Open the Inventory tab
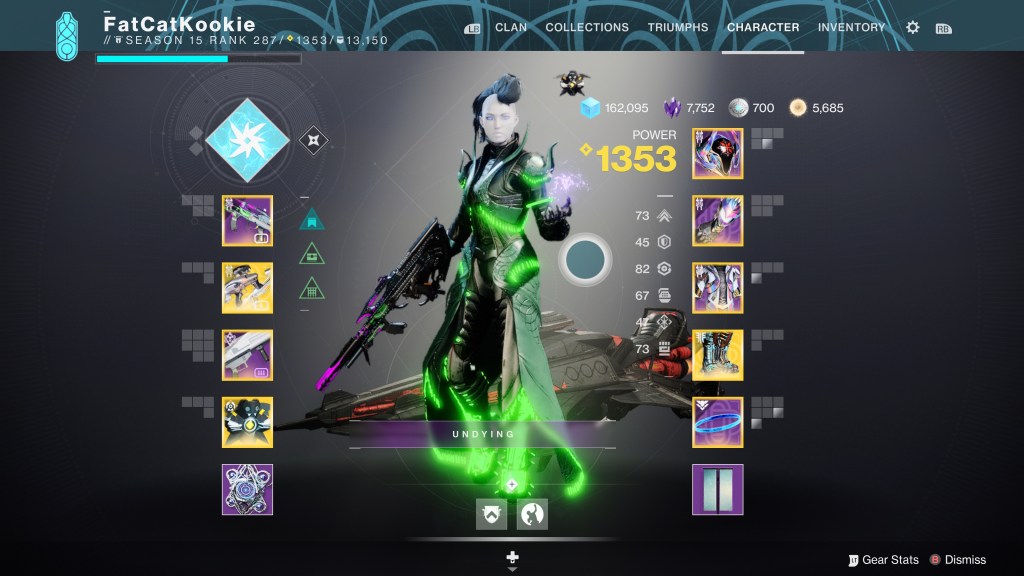This screenshot has width=1024, height=576. click(849, 27)
